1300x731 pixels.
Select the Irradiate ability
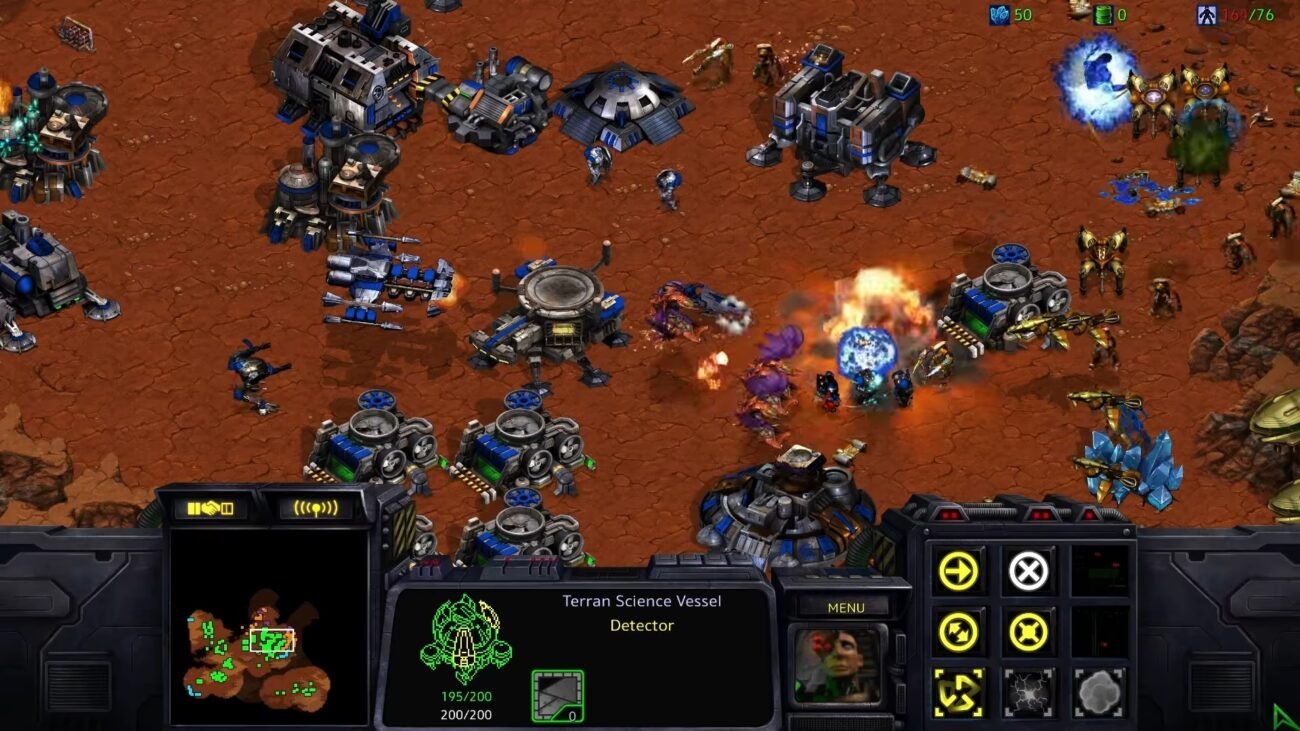[x=1096, y=692]
